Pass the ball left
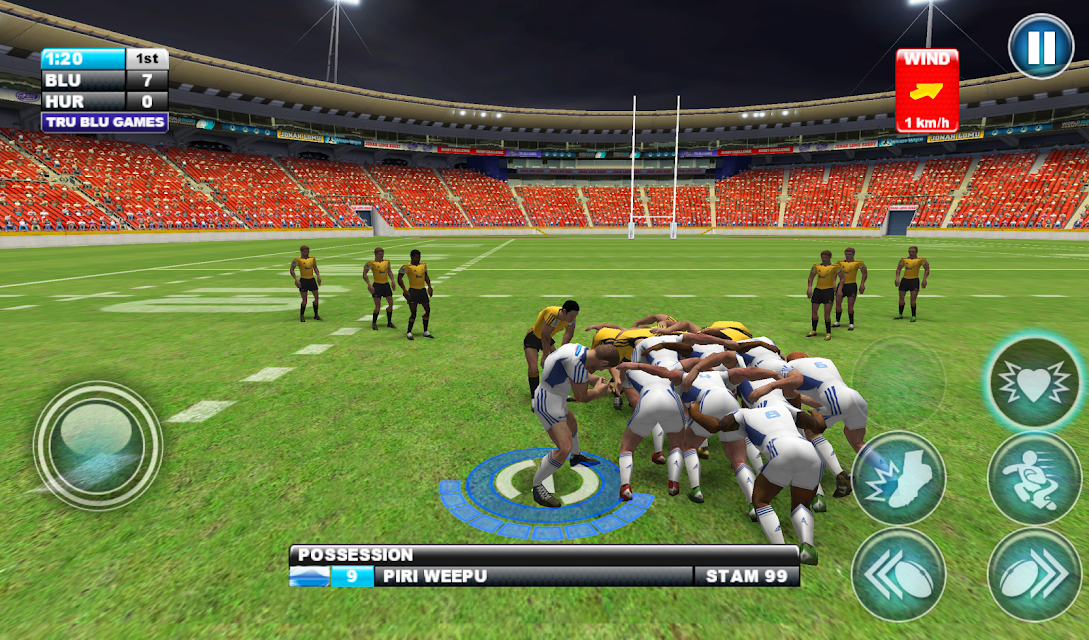This screenshot has height=640, width=1089. (x=899, y=575)
